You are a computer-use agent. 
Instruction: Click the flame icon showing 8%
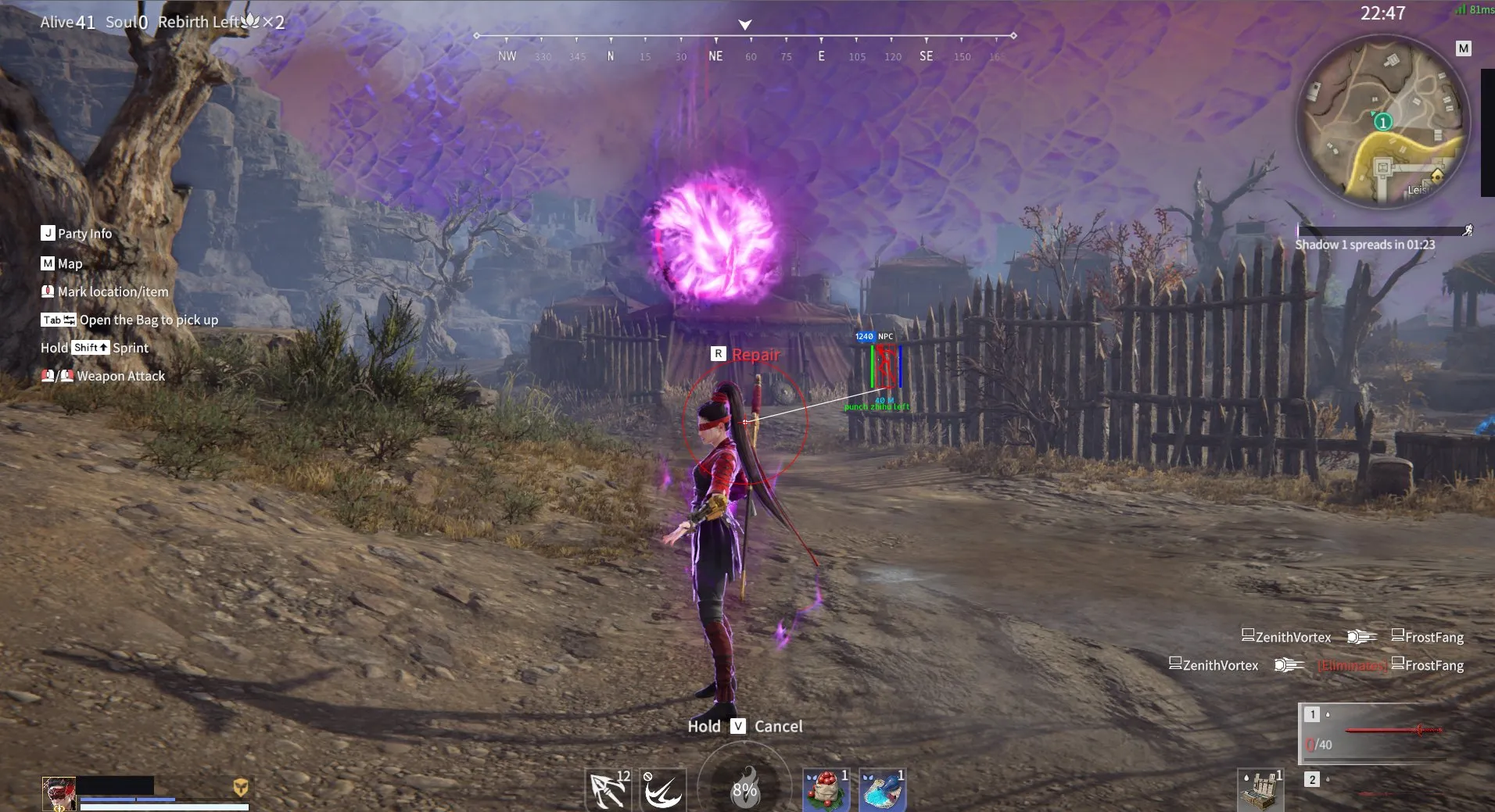coord(745,789)
